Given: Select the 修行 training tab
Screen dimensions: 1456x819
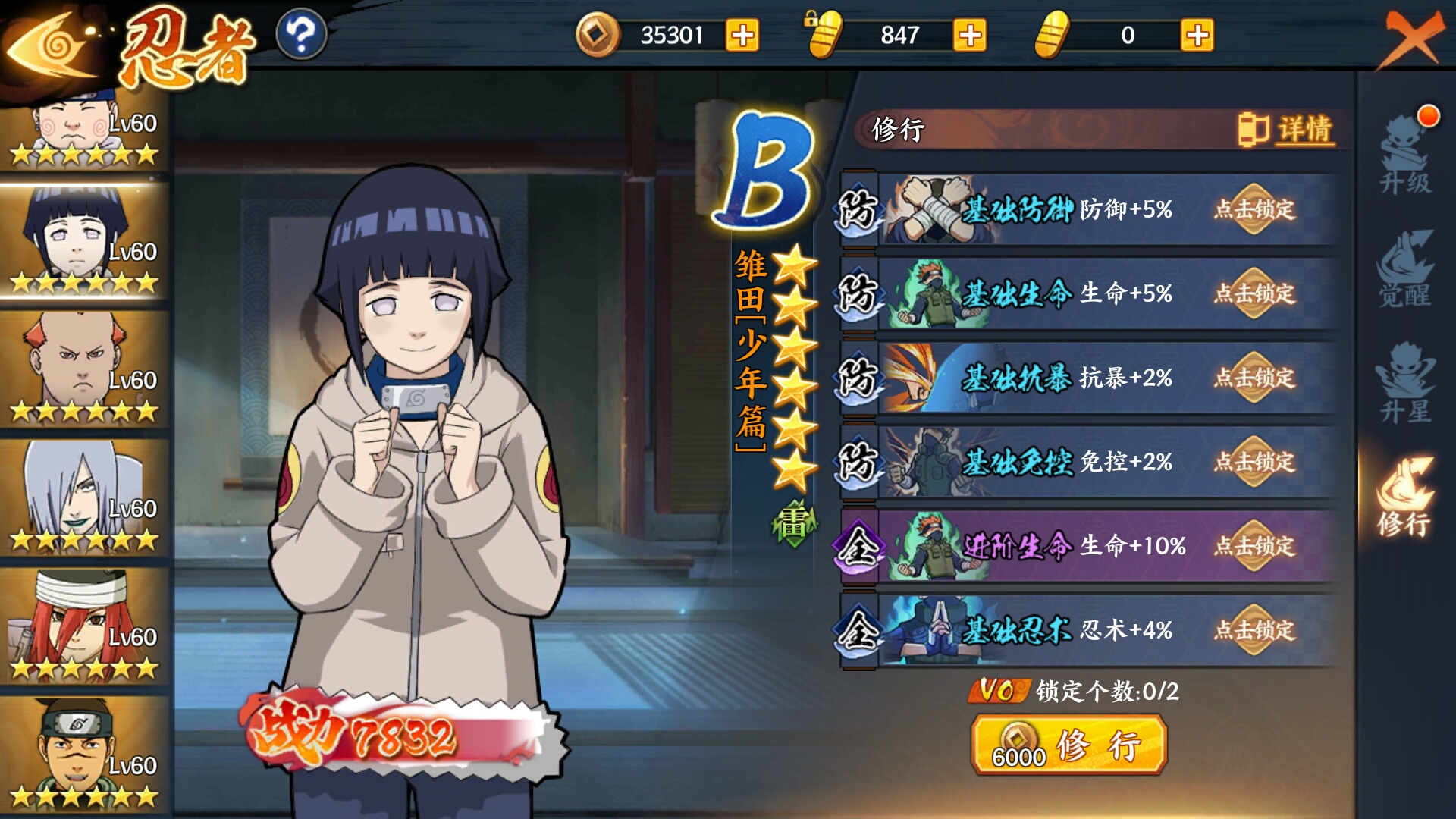Looking at the screenshot, I should point(1405,497).
